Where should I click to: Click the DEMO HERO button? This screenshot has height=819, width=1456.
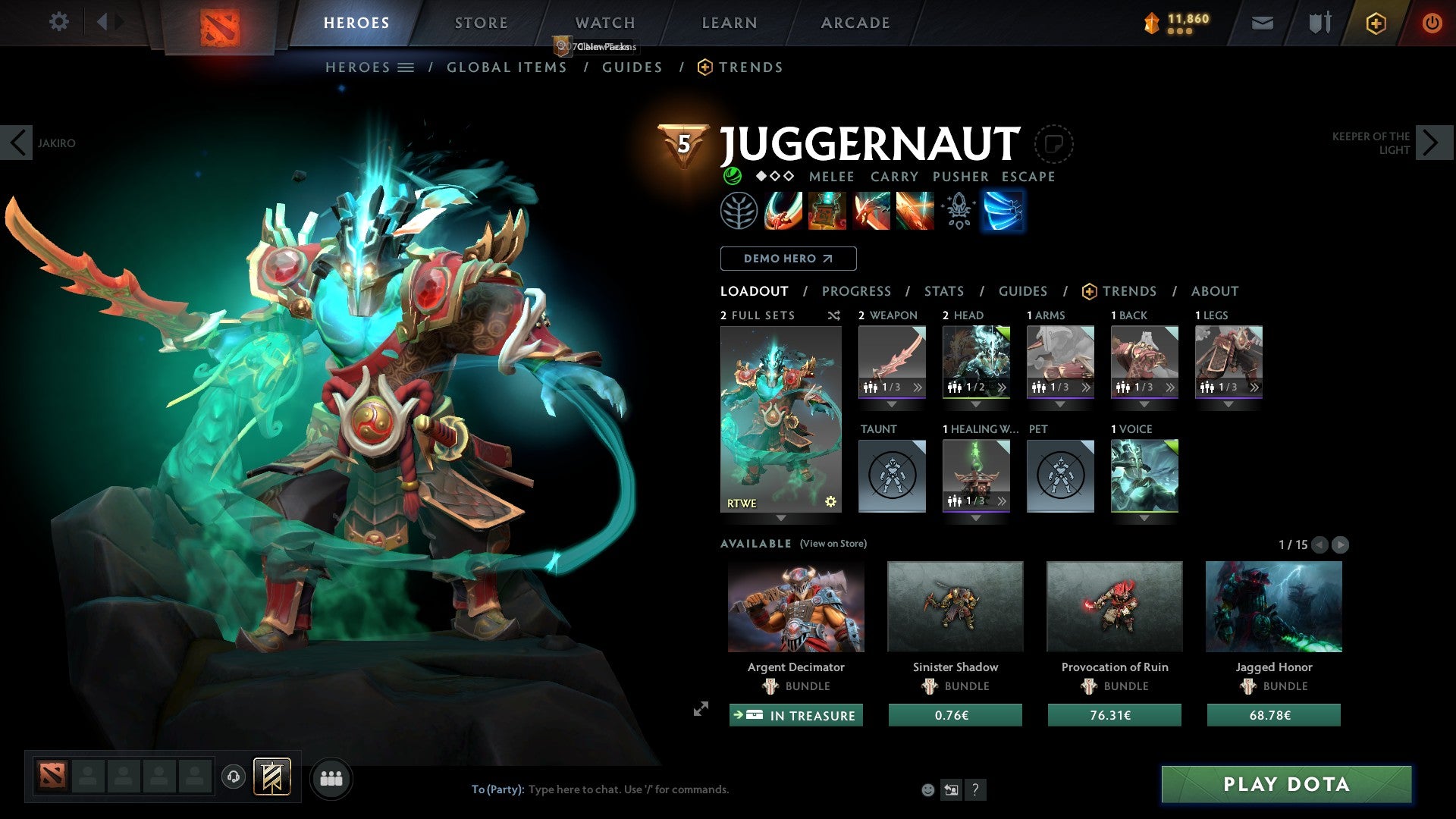point(787,258)
